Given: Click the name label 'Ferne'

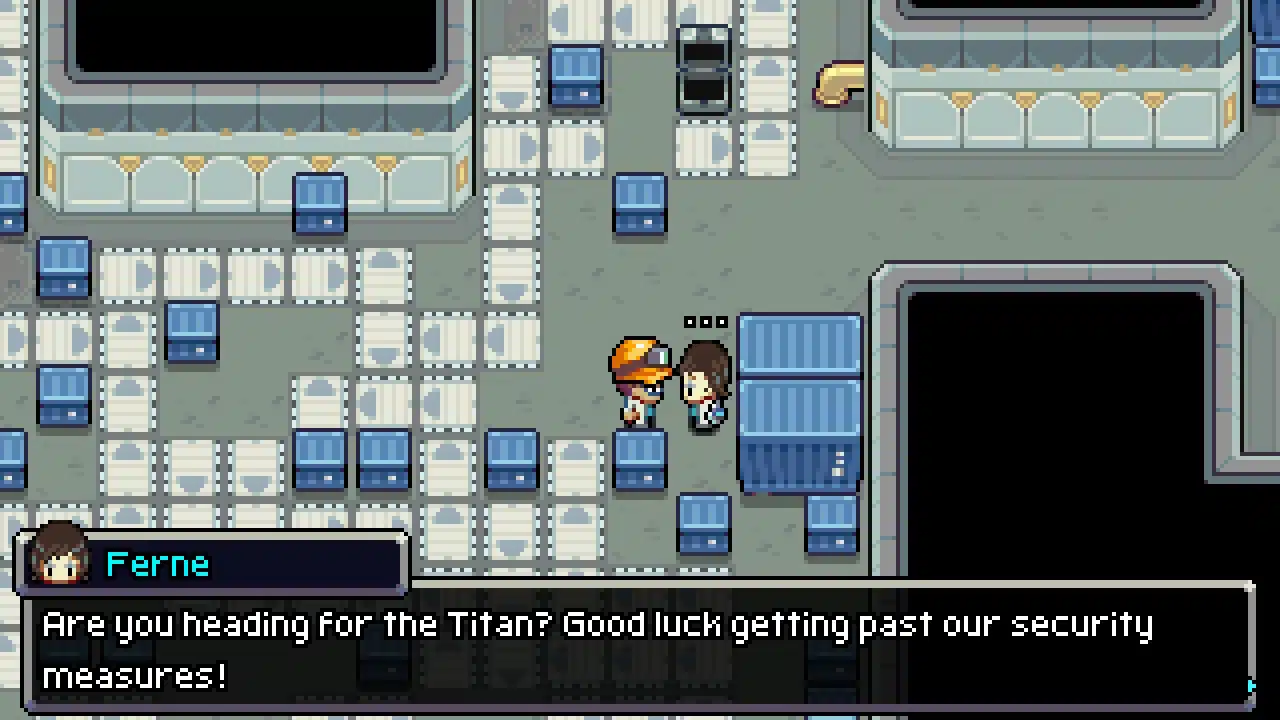Looking at the screenshot, I should tap(157, 563).
